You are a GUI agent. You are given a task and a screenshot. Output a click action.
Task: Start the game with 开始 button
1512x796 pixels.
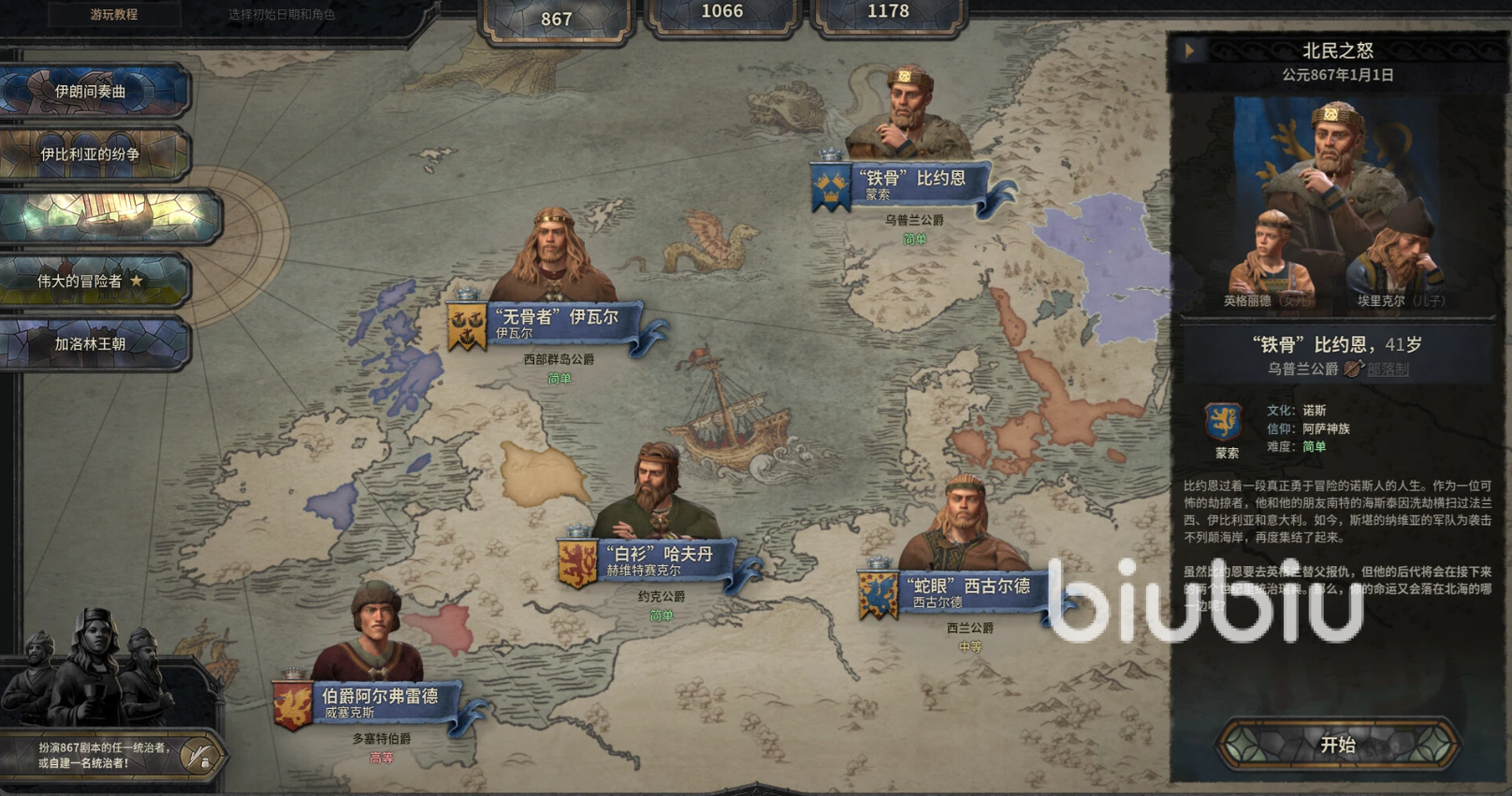point(1337,745)
